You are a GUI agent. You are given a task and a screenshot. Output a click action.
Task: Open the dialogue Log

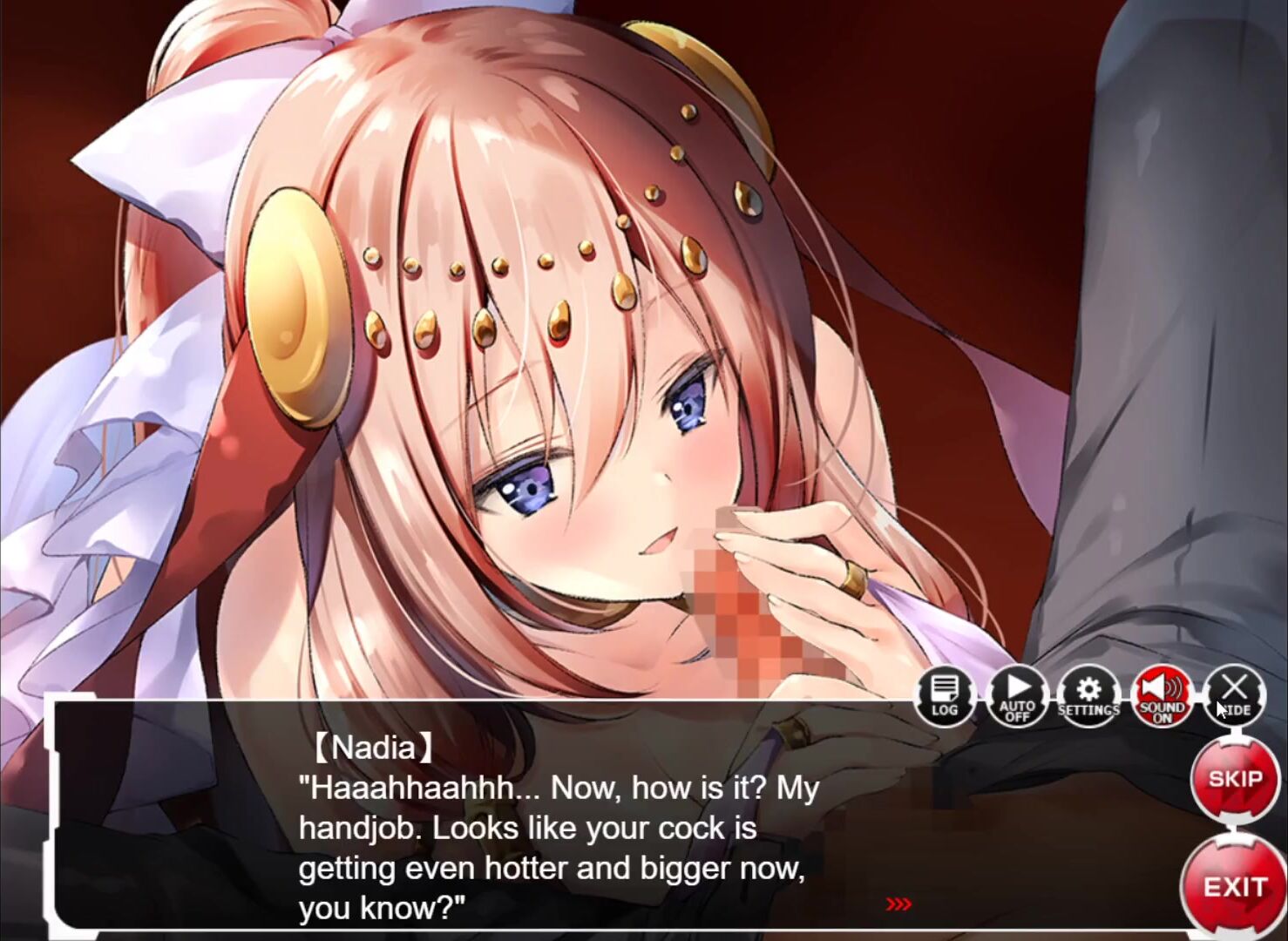tap(945, 696)
